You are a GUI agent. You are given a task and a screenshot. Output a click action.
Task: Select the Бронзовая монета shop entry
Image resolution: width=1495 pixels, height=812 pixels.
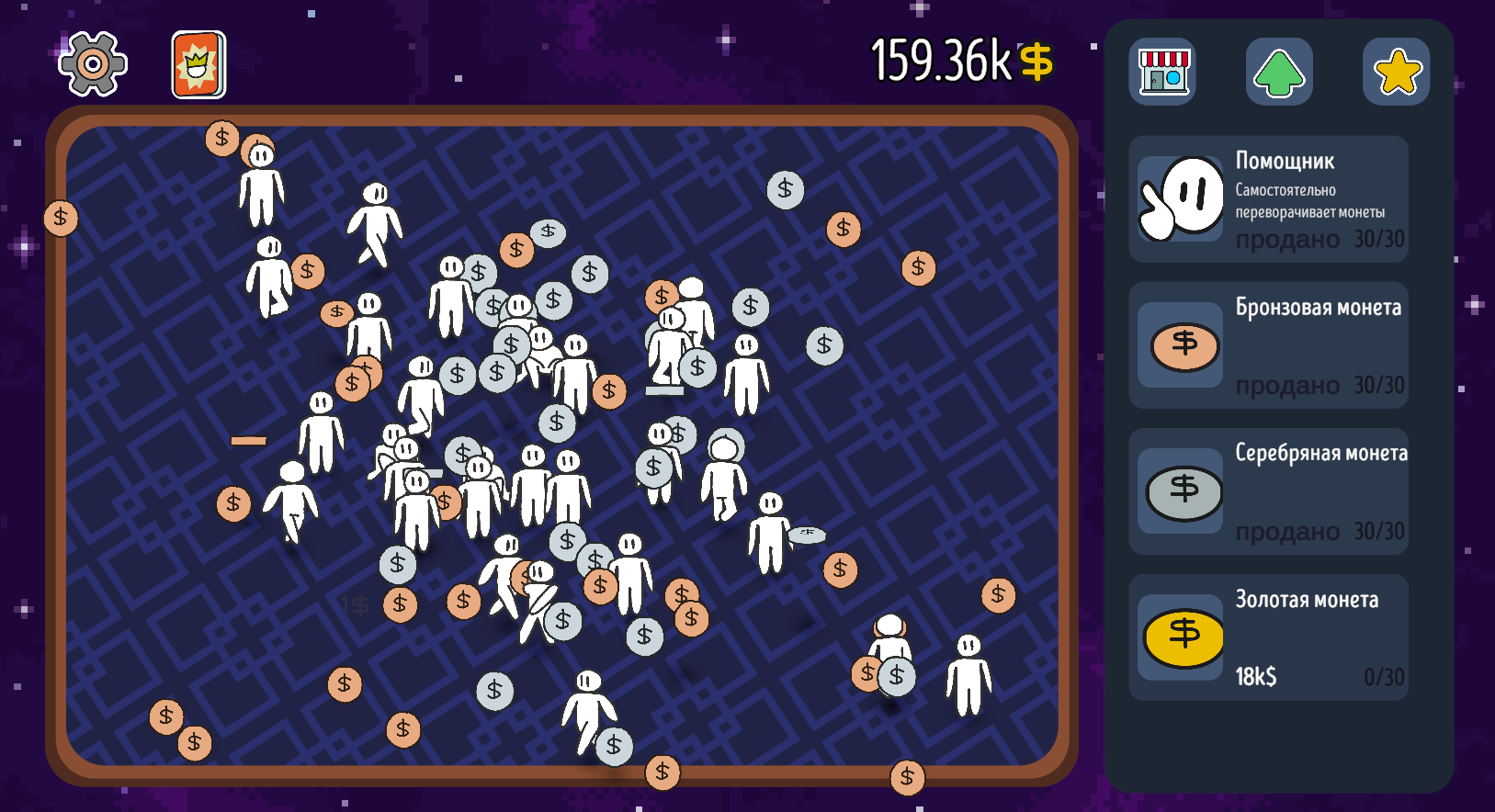pos(1268,345)
